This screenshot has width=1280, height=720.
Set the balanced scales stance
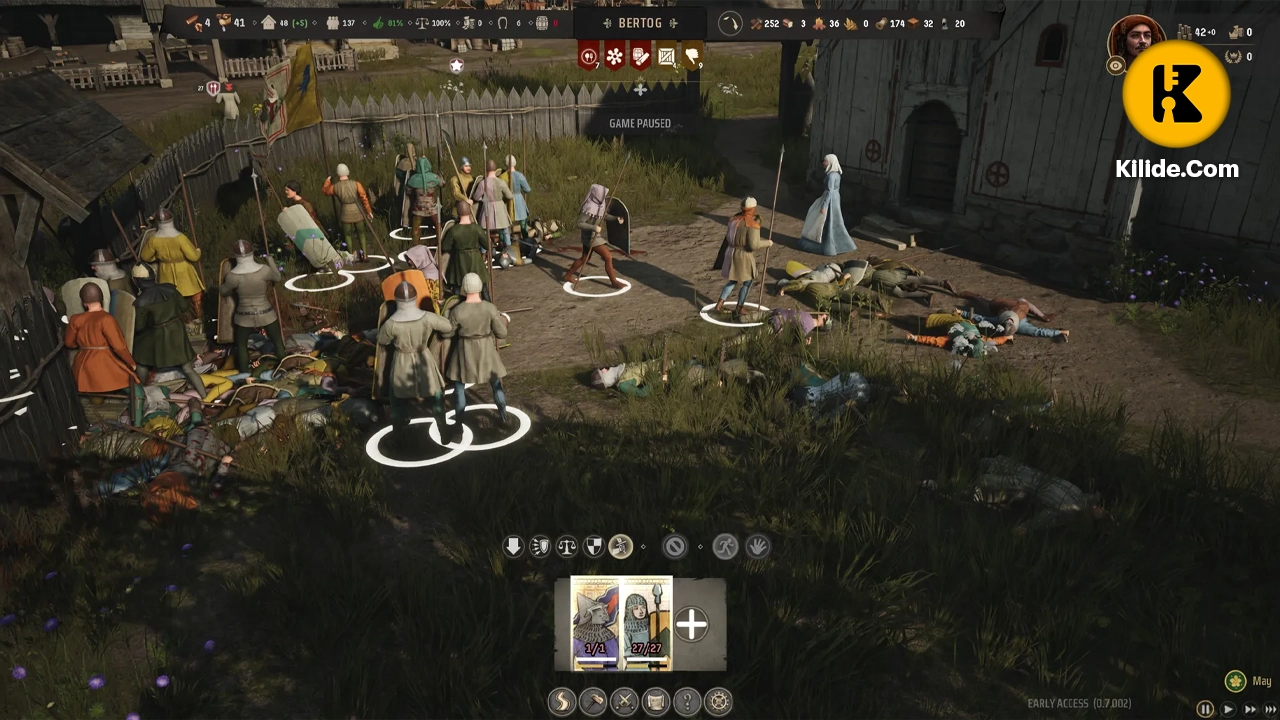click(x=567, y=547)
